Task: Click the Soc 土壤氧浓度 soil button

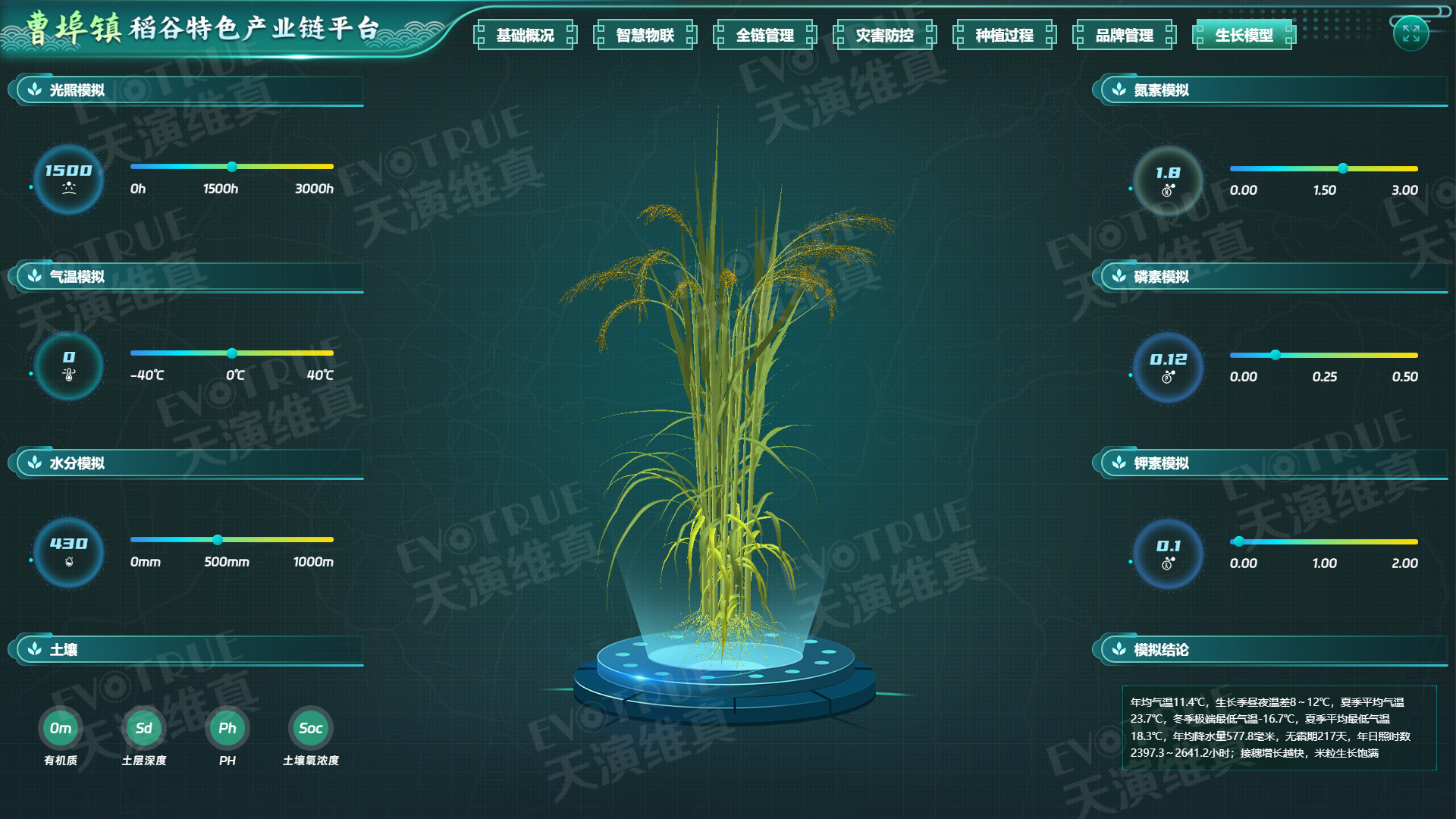Action: pyautogui.click(x=312, y=728)
